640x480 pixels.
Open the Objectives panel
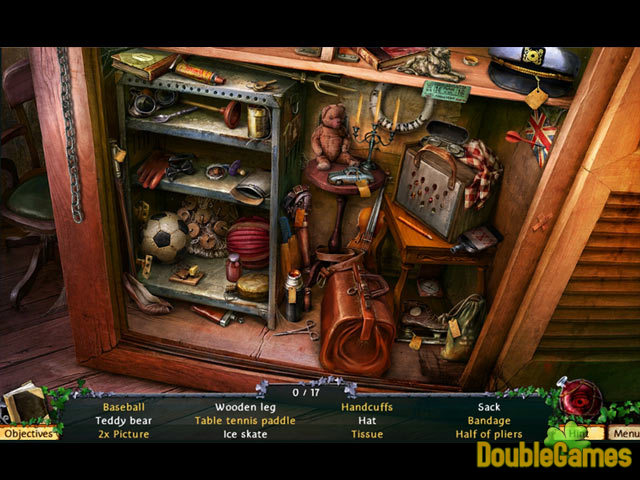[x=28, y=433]
